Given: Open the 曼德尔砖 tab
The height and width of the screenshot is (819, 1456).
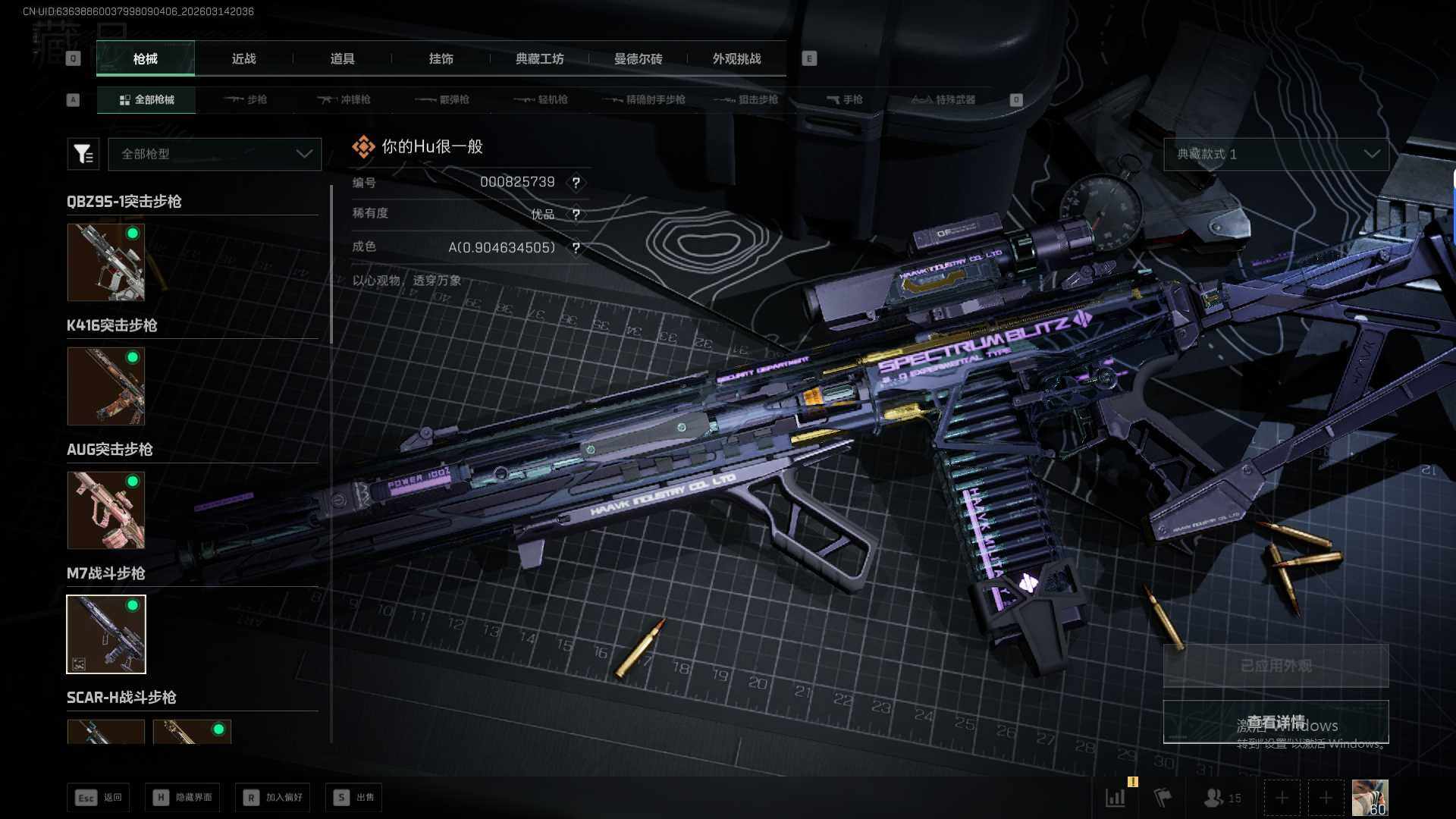Looking at the screenshot, I should [x=638, y=58].
